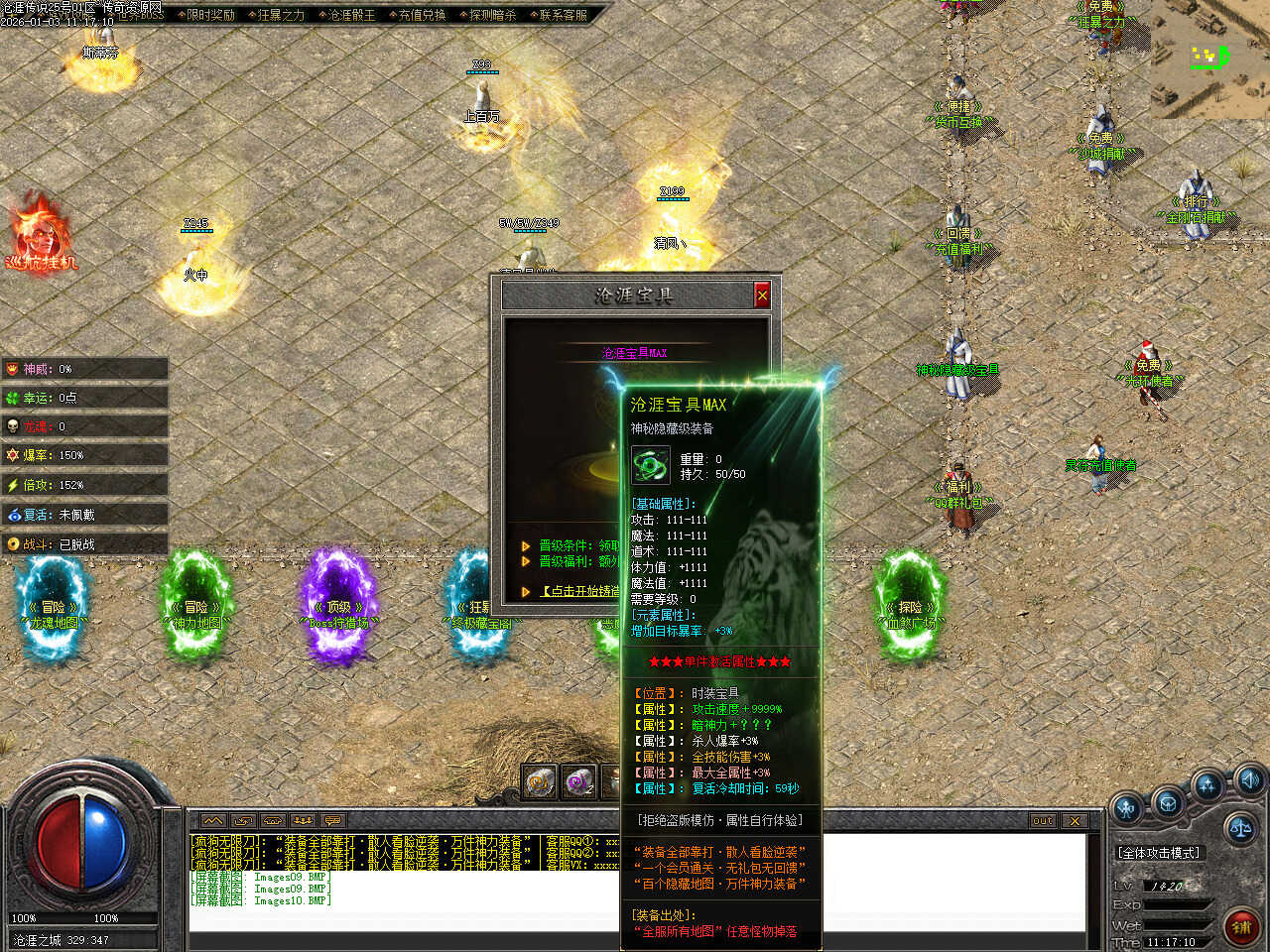Close the chat panel with its X
Image resolution: width=1270 pixels, height=952 pixels.
coord(1075,821)
